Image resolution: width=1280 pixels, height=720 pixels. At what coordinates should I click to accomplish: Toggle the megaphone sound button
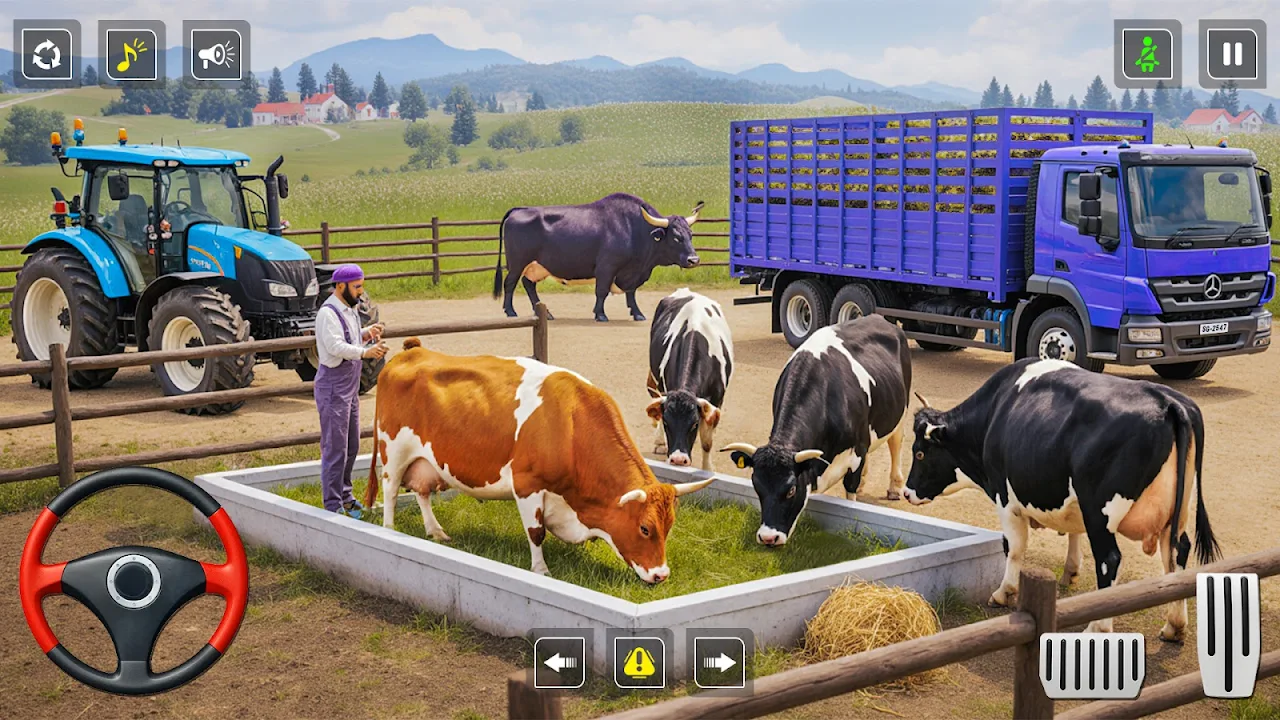(216, 54)
